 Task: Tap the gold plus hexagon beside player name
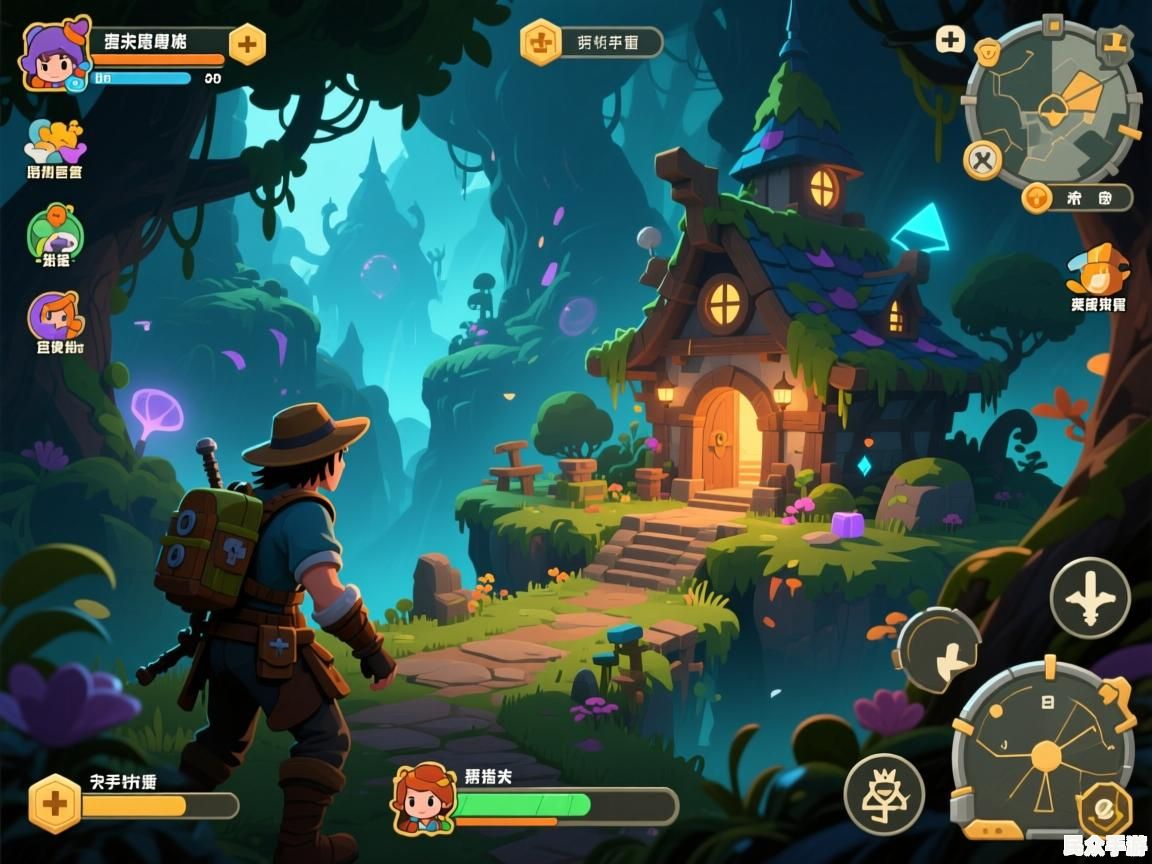247,44
